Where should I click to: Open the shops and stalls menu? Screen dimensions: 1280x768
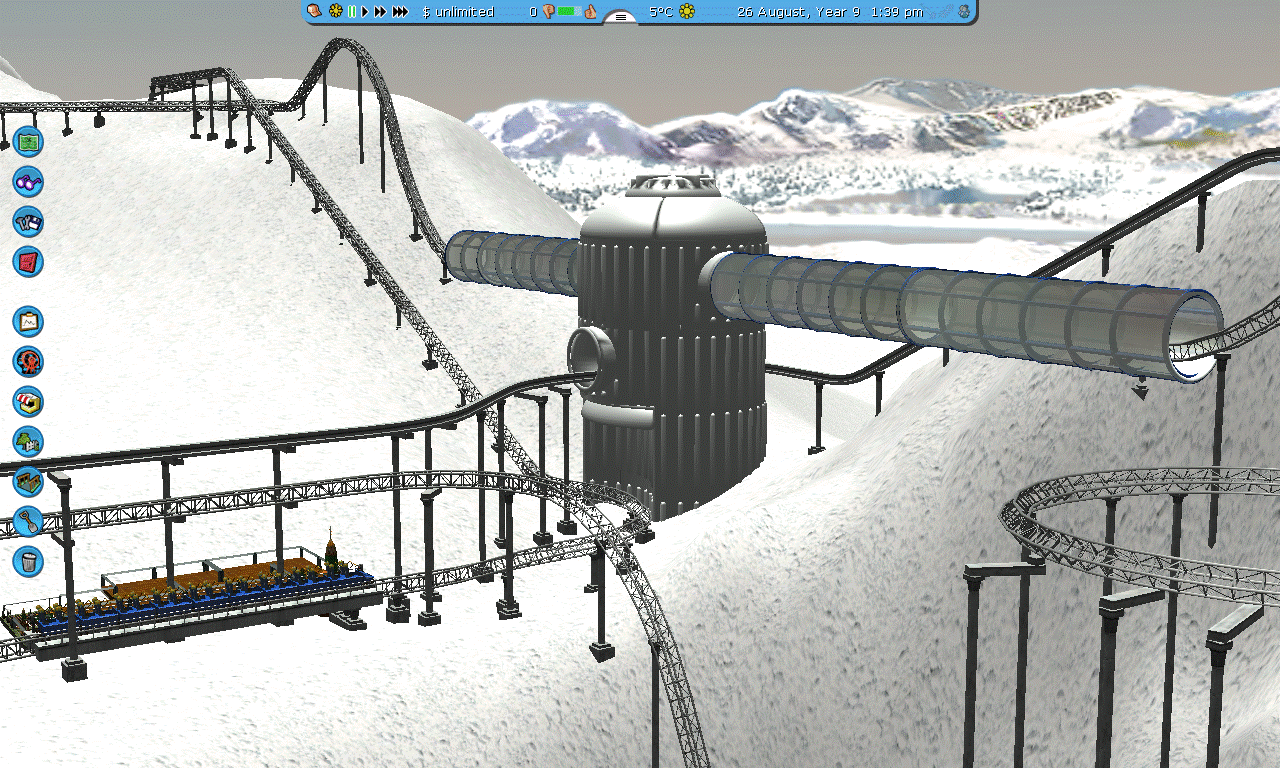(x=28, y=401)
